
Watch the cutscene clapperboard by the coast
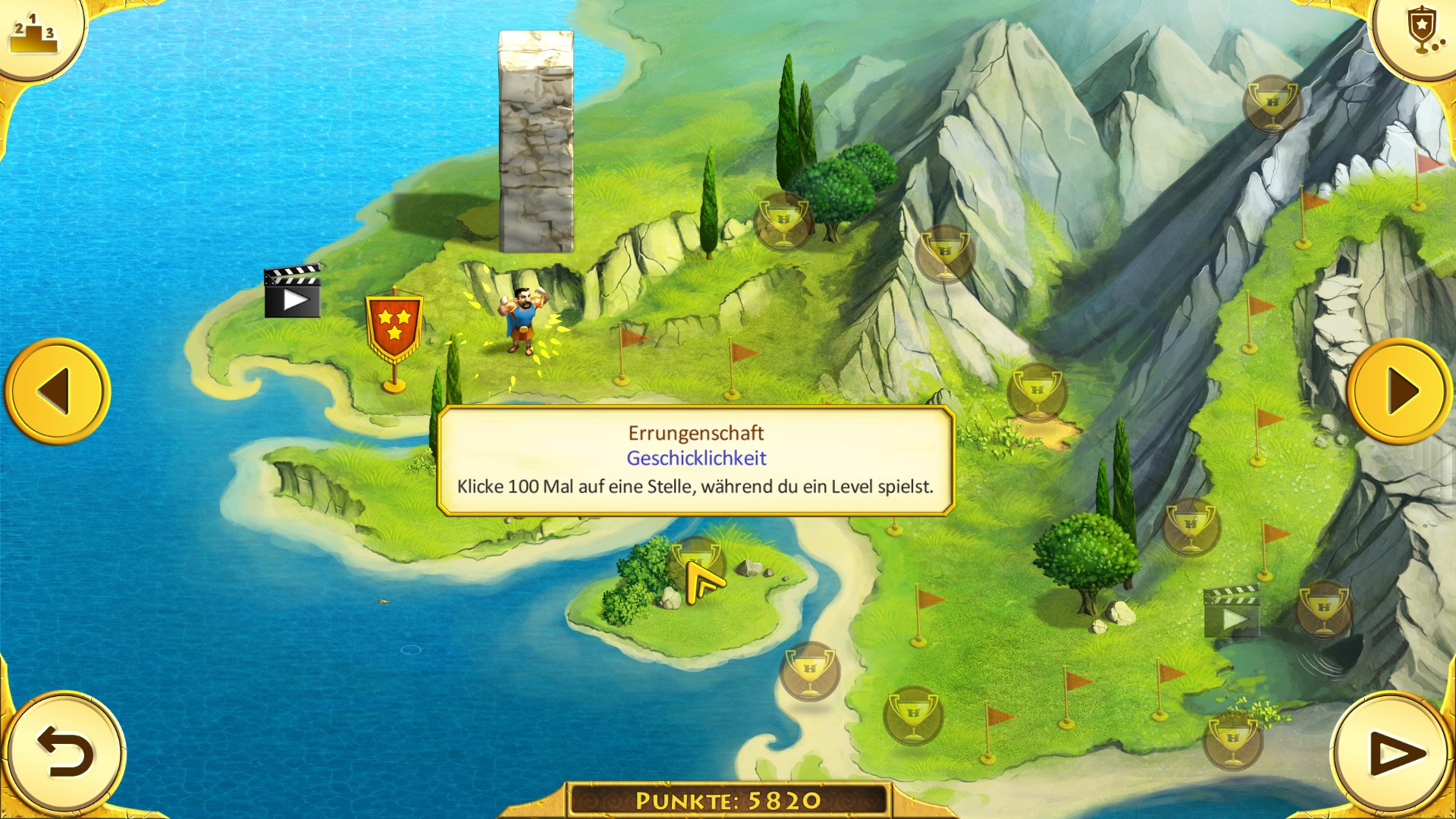pyautogui.click(x=293, y=291)
